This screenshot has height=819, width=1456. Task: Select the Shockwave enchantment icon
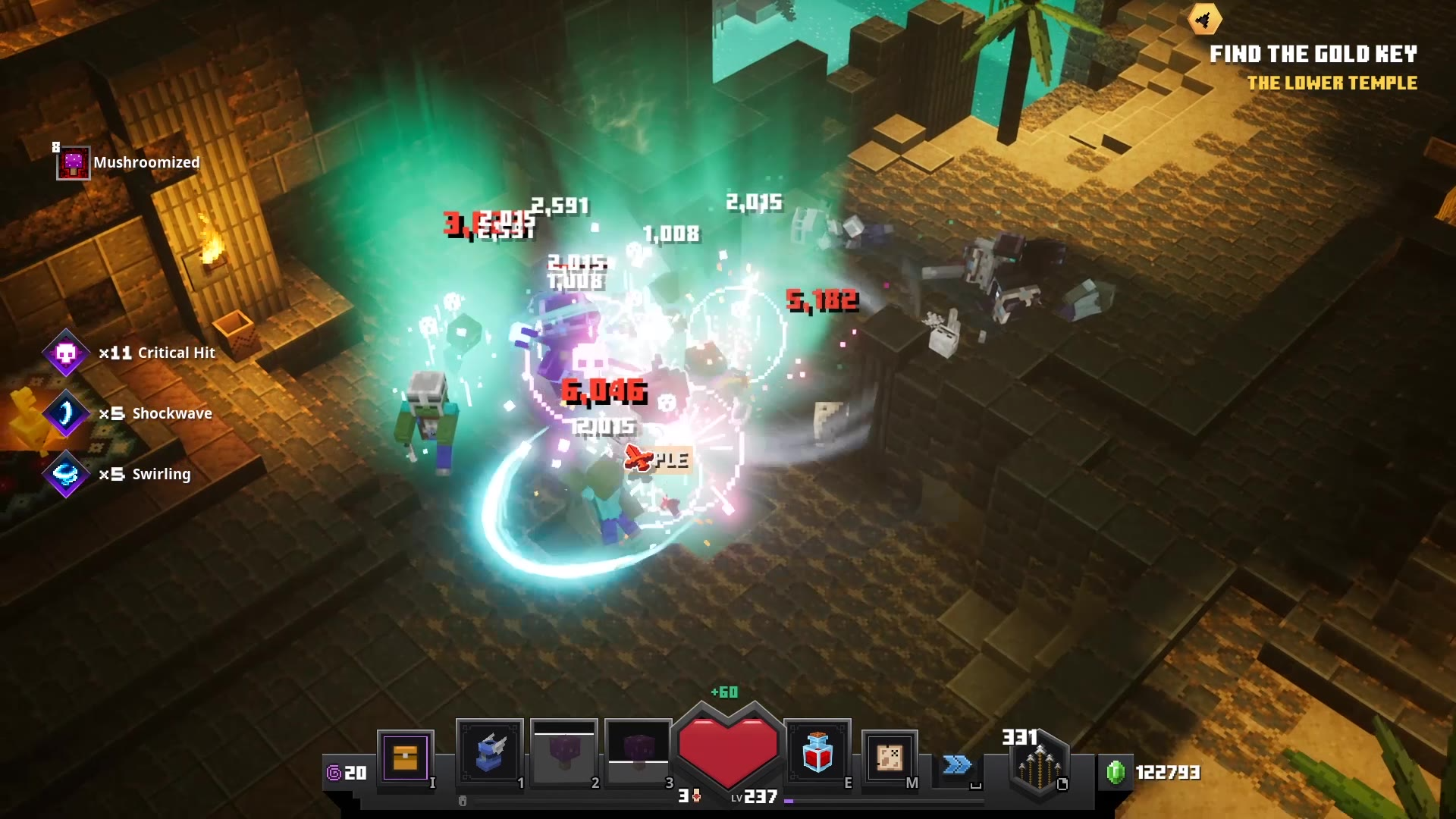click(66, 413)
